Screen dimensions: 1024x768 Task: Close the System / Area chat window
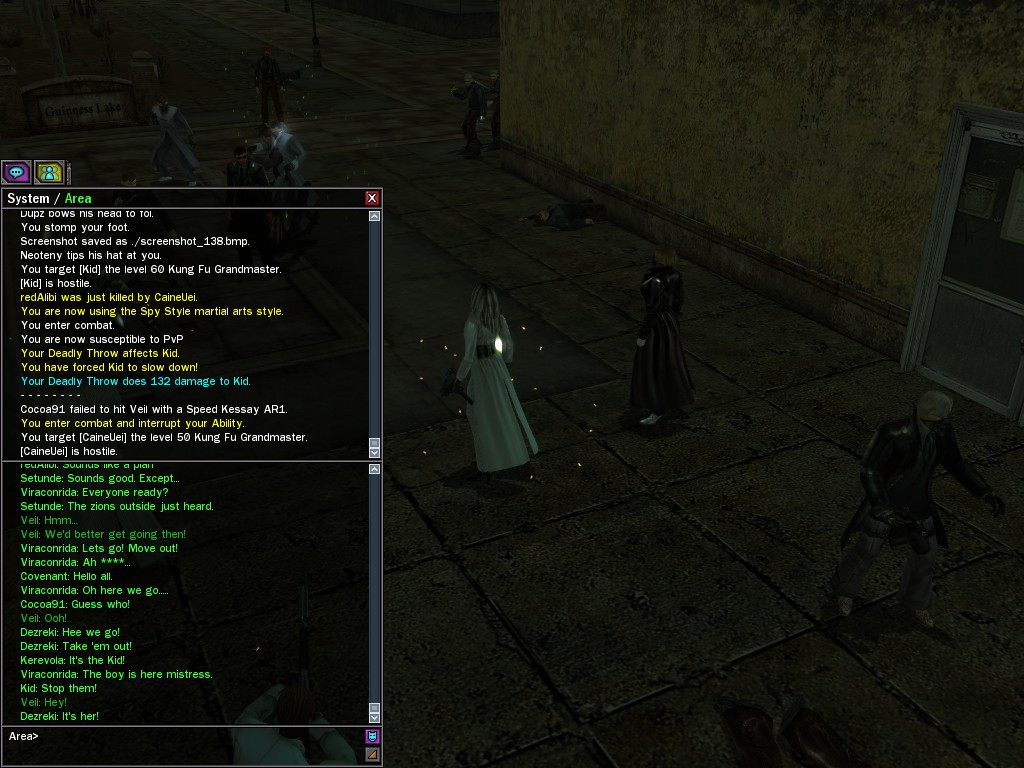click(x=372, y=198)
